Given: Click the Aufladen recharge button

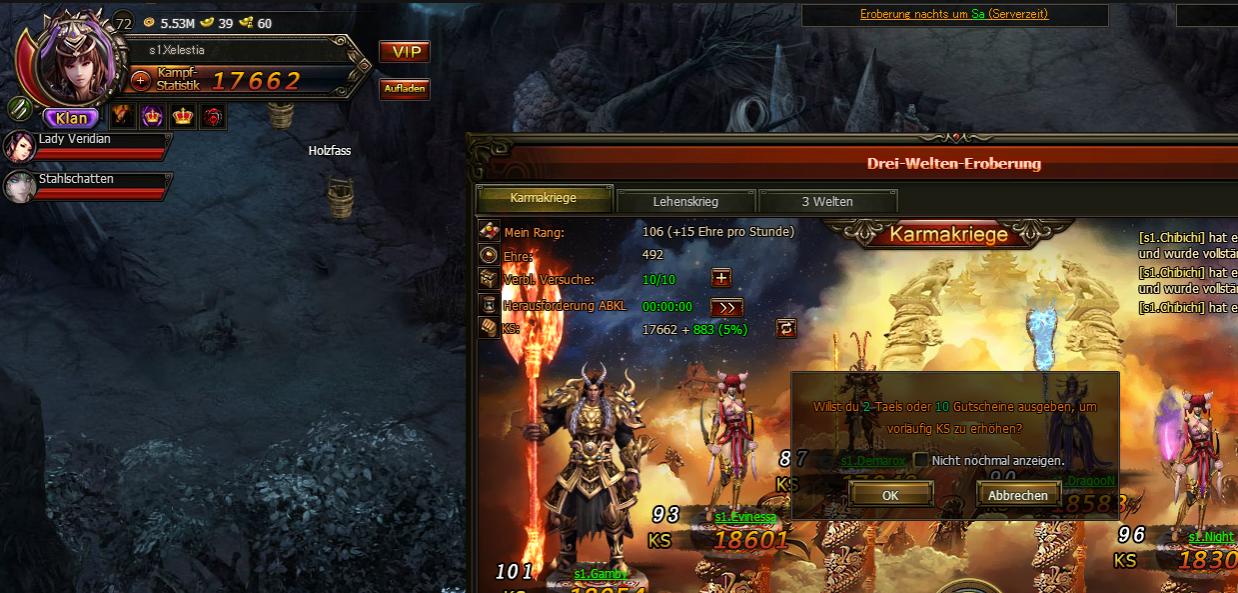Looking at the screenshot, I should [404, 89].
